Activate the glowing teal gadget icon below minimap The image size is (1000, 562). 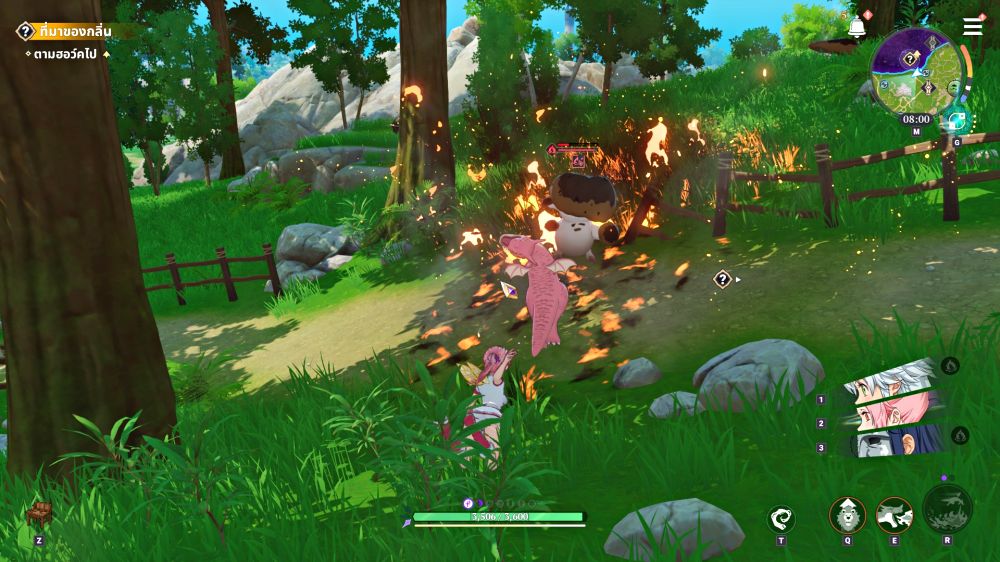tap(957, 120)
